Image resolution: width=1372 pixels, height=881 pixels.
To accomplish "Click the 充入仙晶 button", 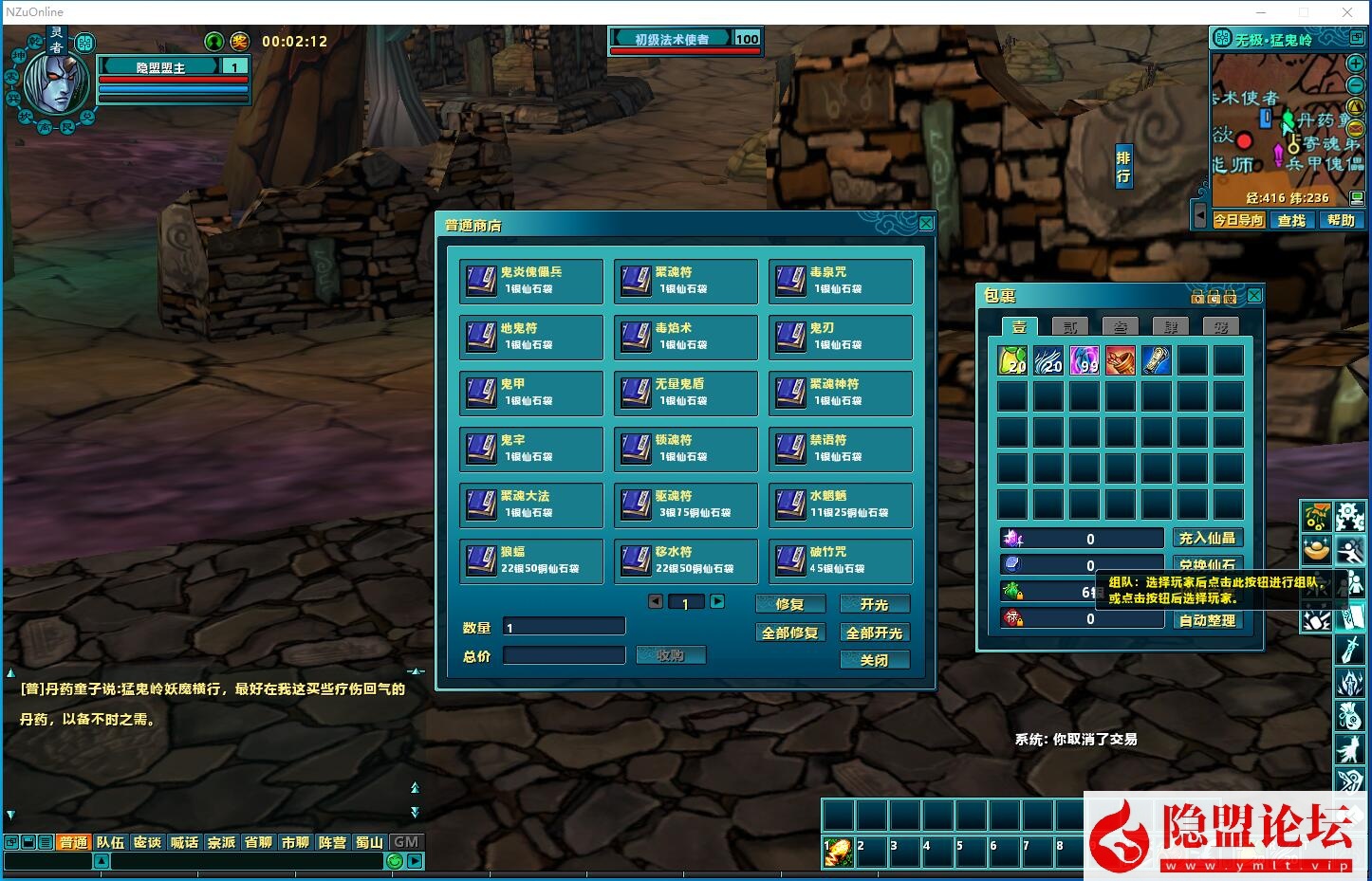I will (1207, 538).
